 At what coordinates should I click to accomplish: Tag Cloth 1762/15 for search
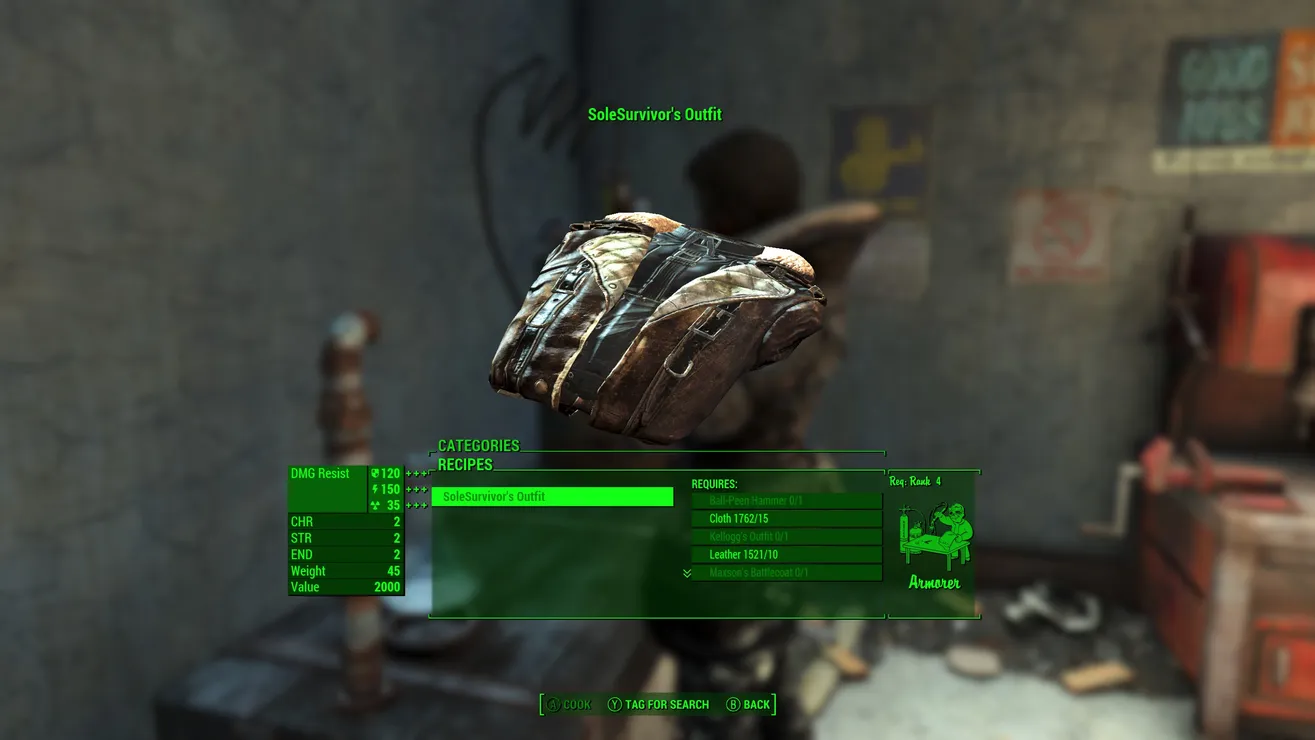[785, 519]
